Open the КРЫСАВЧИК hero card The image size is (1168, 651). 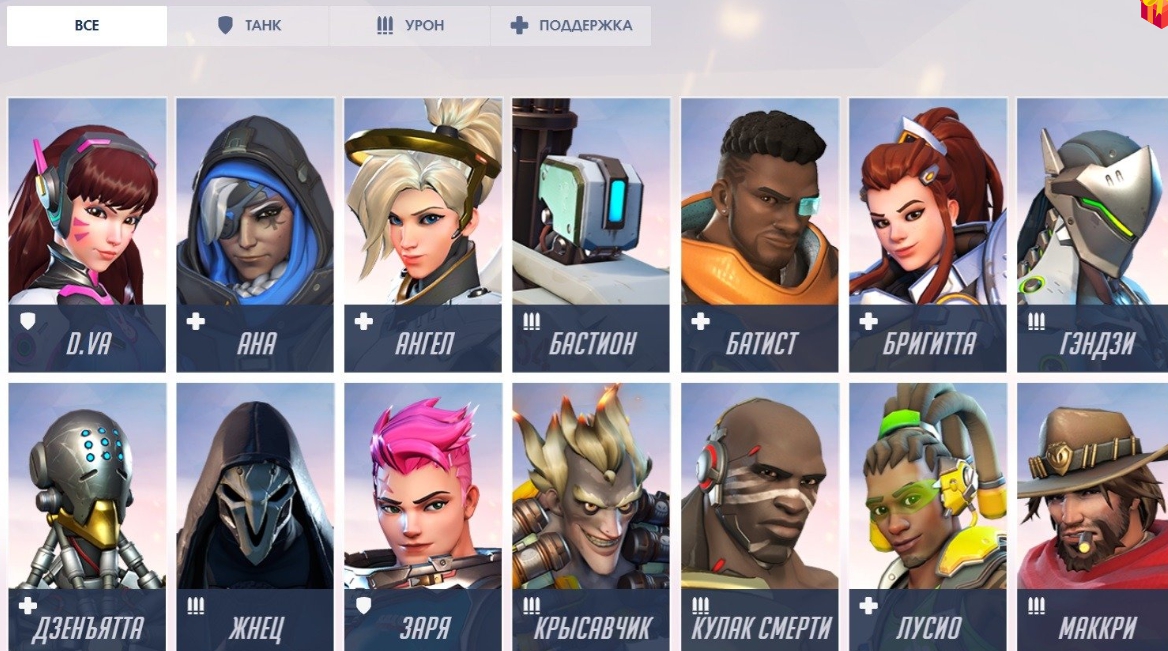pyautogui.click(x=591, y=517)
